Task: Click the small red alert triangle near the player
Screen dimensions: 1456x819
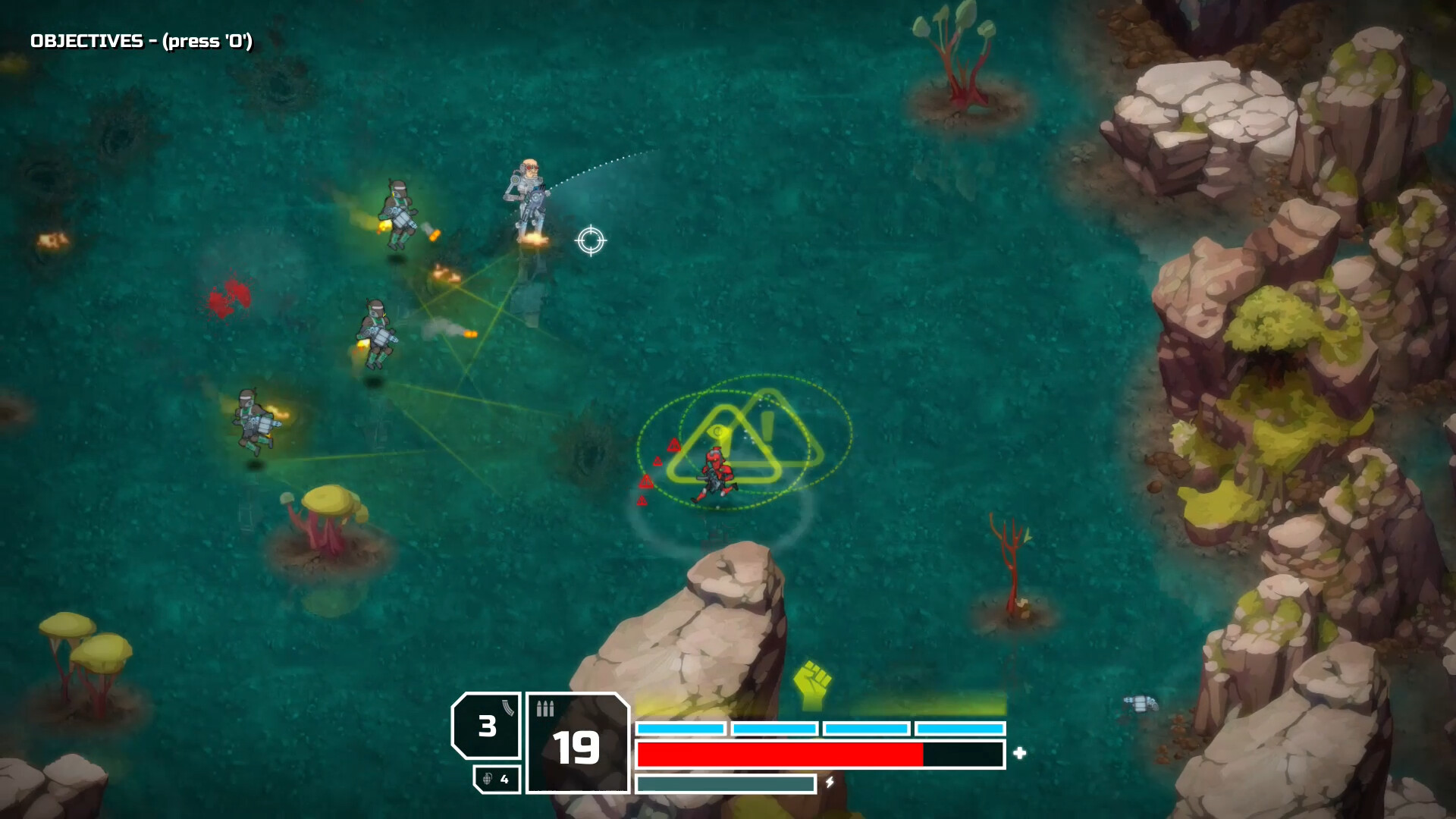Action: (x=673, y=445)
